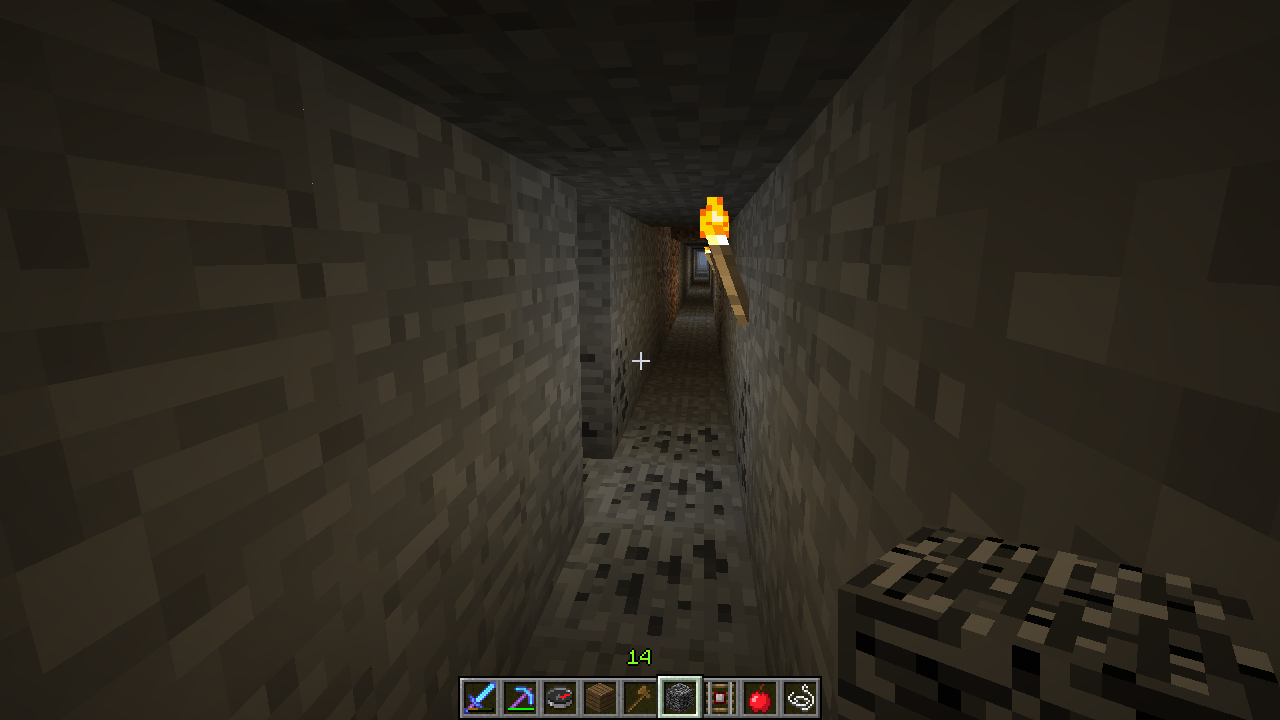This screenshot has height=720, width=1280.
Task: Select the diamond sword hotbar slot
Action: pyautogui.click(x=480, y=697)
